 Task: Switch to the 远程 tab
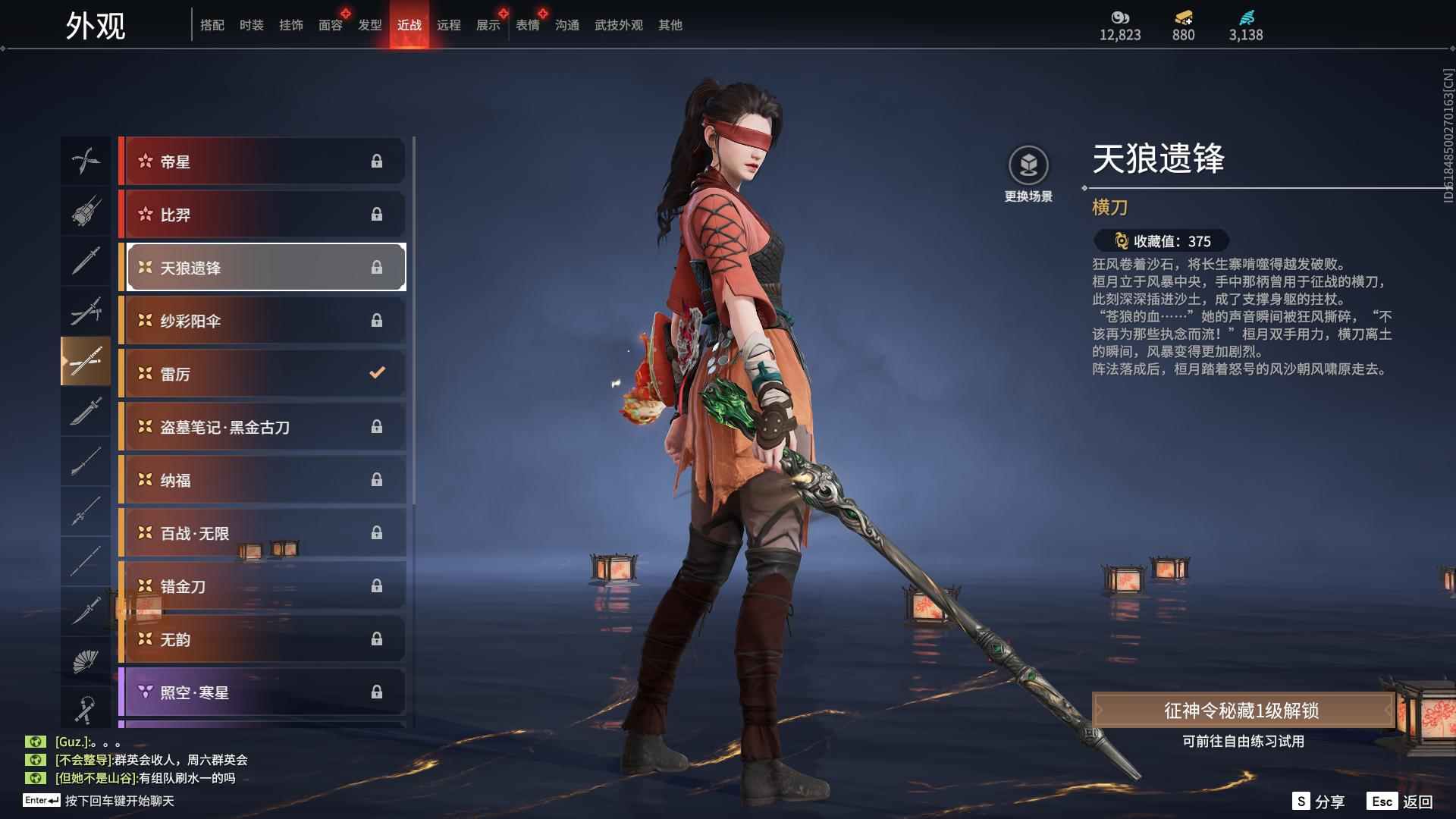[x=450, y=24]
